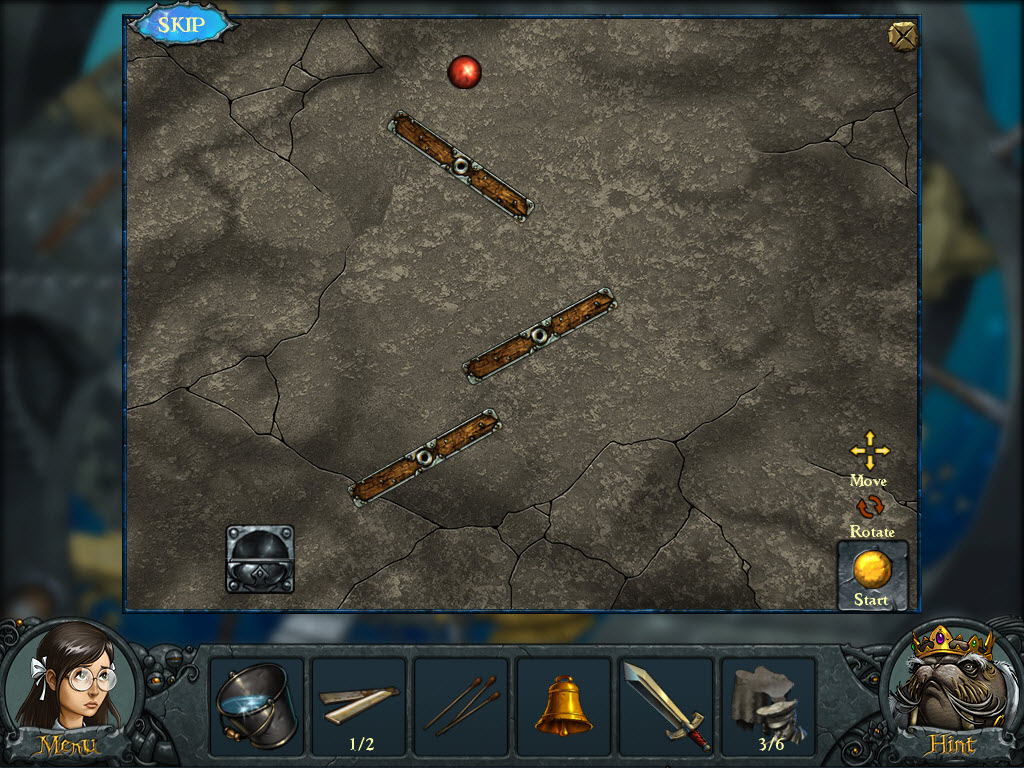
Task: Select the bottom wooden plank ramp
Action: [x=425, y=457]
